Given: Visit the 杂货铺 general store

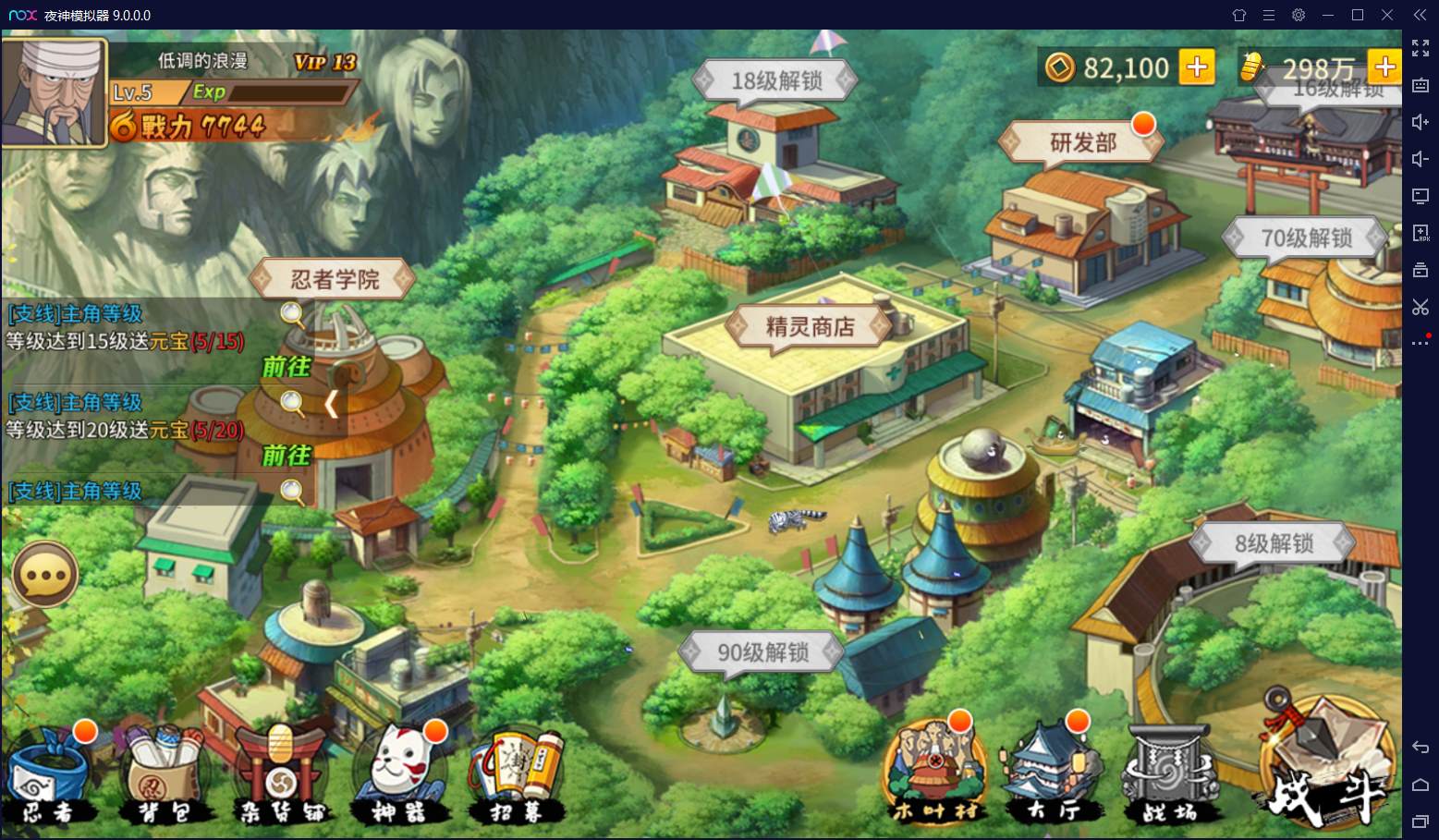Looking at the screenshot, I should pos(280,776).
